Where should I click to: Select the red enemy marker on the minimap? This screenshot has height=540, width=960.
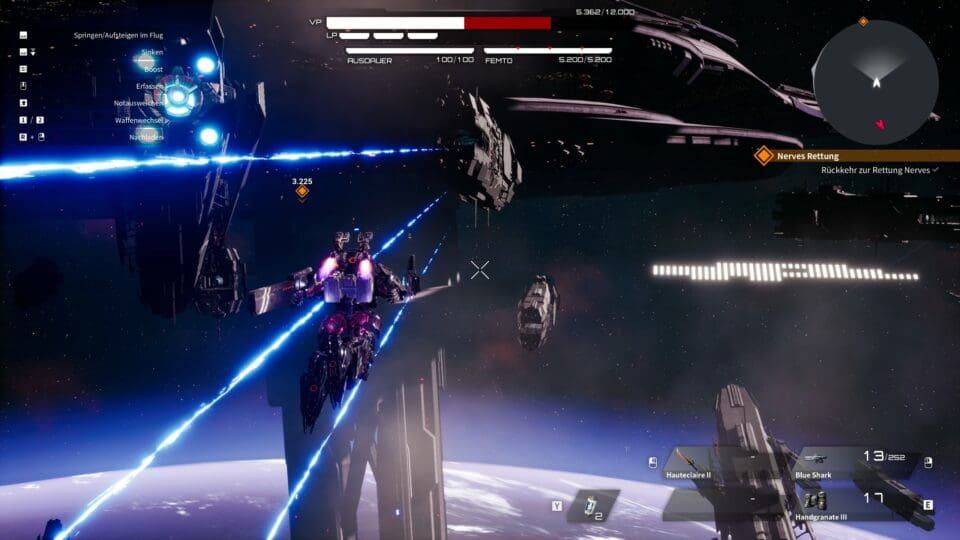[x=880, y=125]
